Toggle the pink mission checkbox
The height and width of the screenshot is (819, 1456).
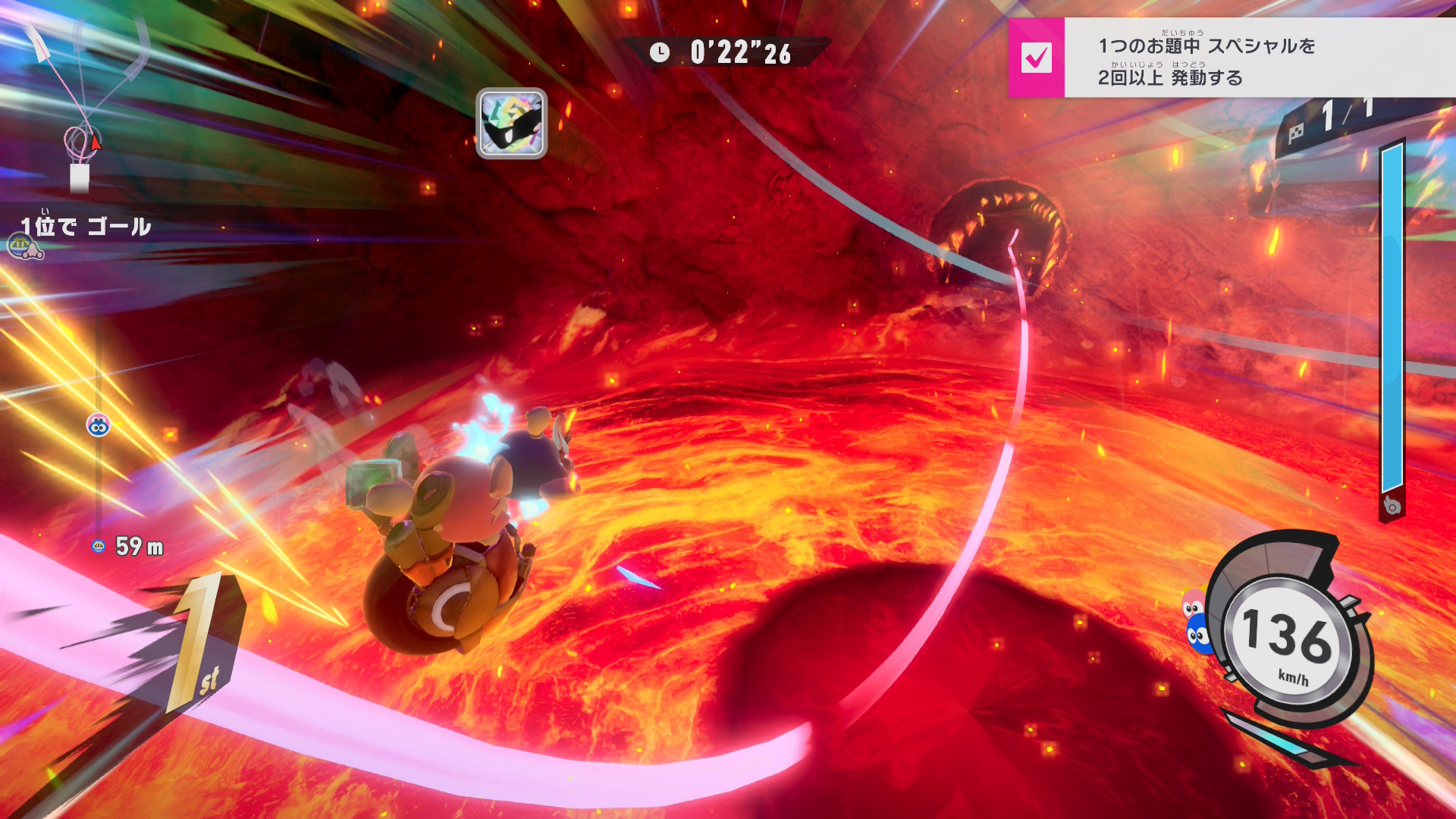pos(1036,58)
